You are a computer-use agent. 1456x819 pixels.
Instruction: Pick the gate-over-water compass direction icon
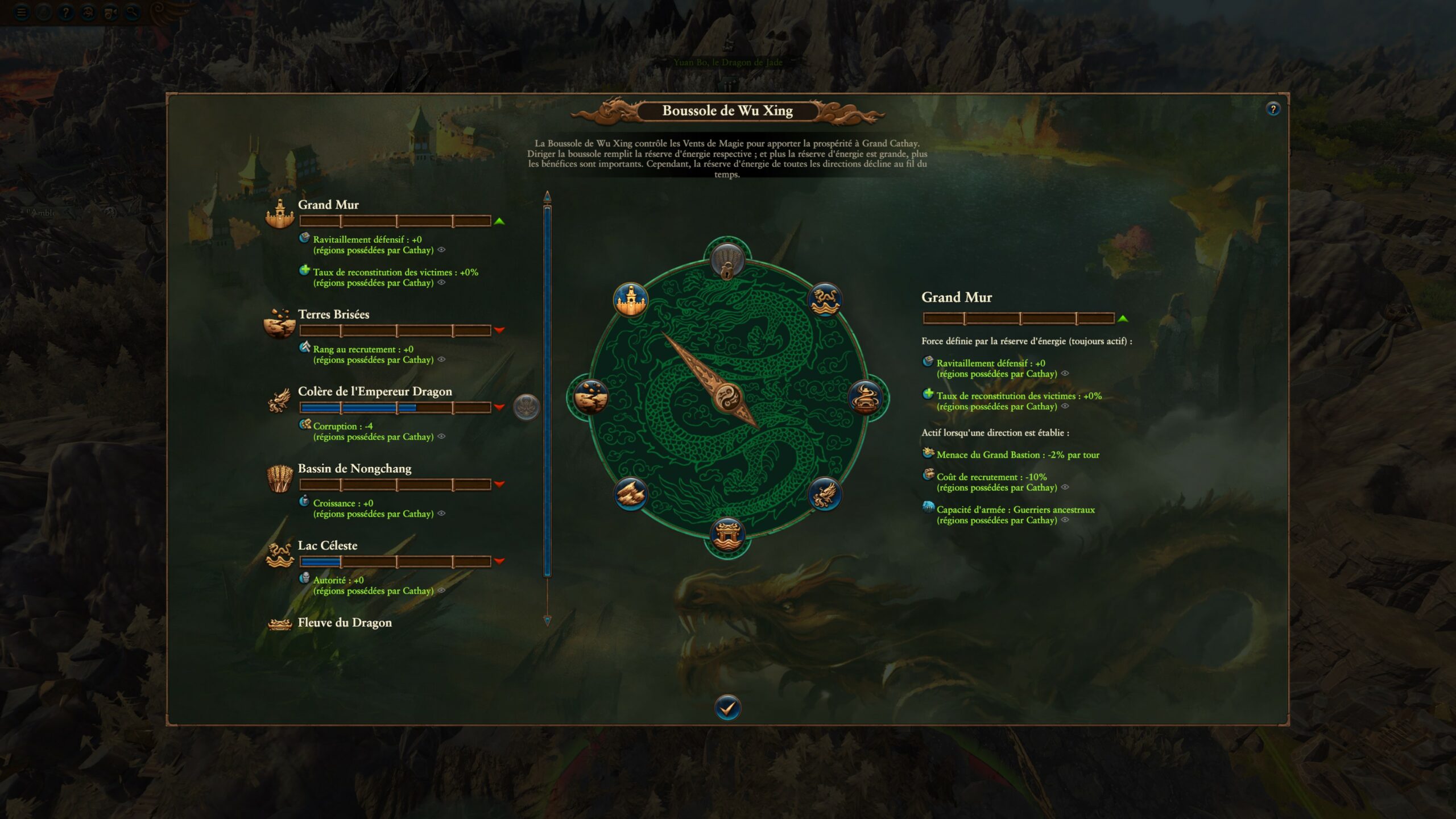pos(727,535)
